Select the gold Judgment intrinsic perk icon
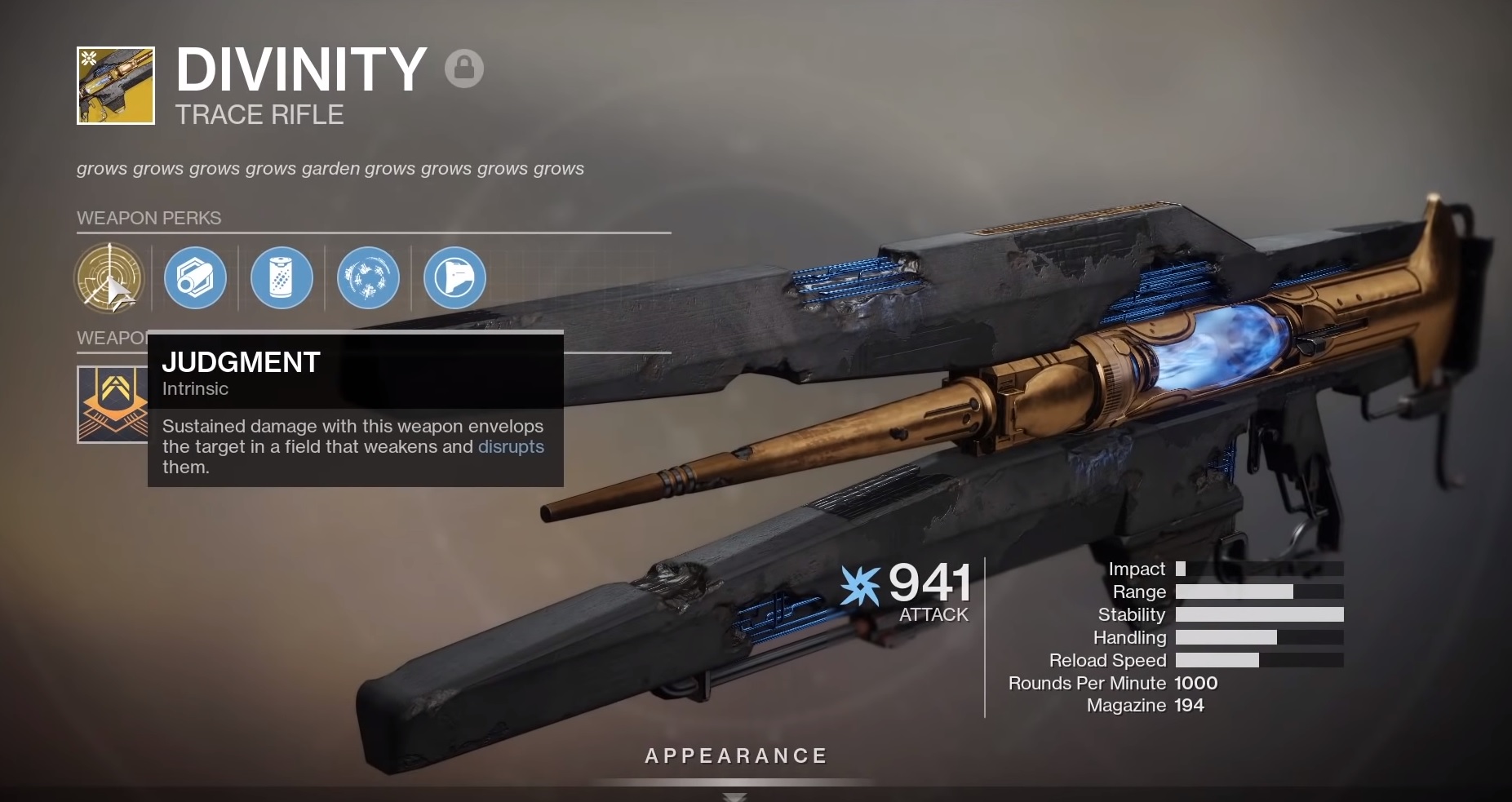Viewport: 1512px width, 802px height. 110,278
